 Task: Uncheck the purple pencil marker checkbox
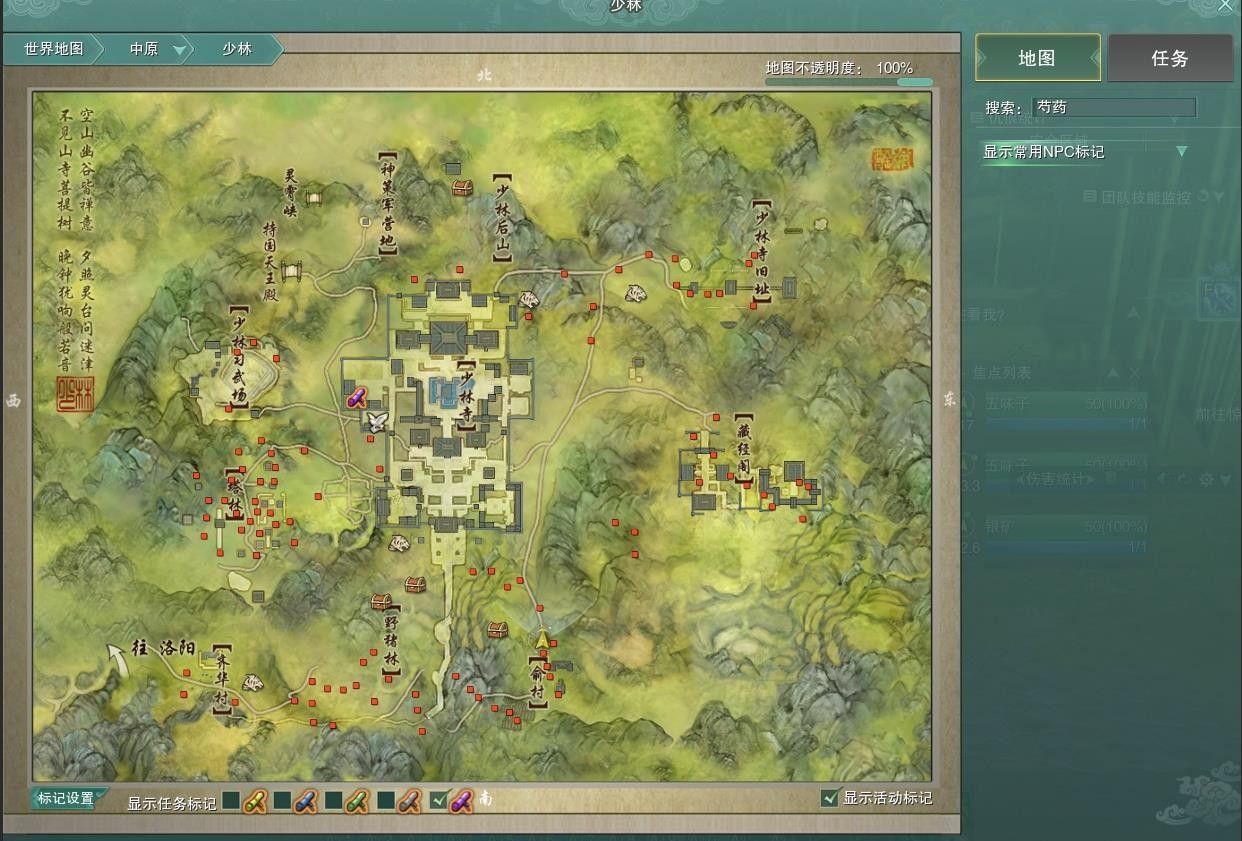pos(438,800)
